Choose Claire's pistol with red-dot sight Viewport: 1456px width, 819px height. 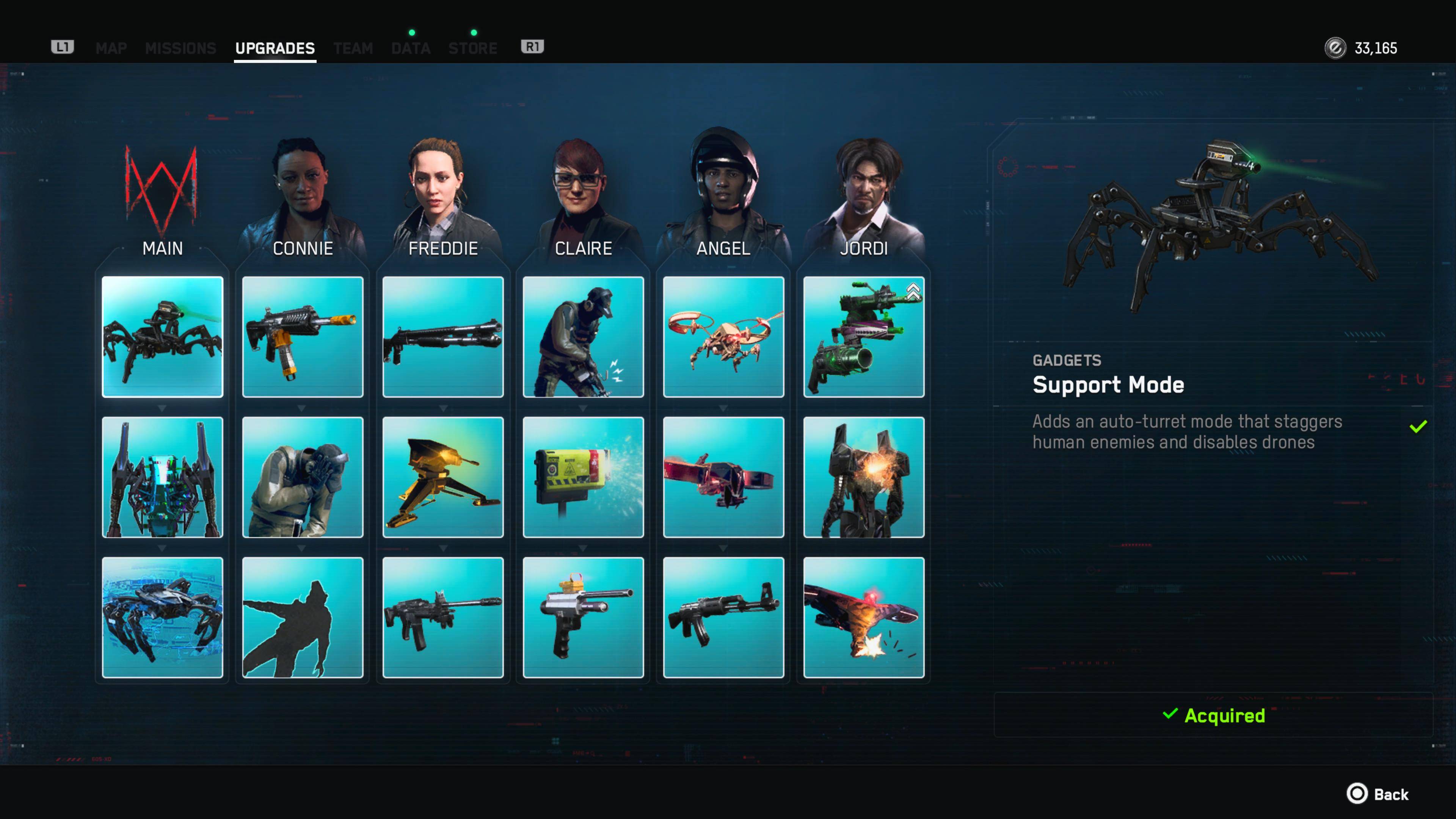pyautogui.click(x=583, y=617)
